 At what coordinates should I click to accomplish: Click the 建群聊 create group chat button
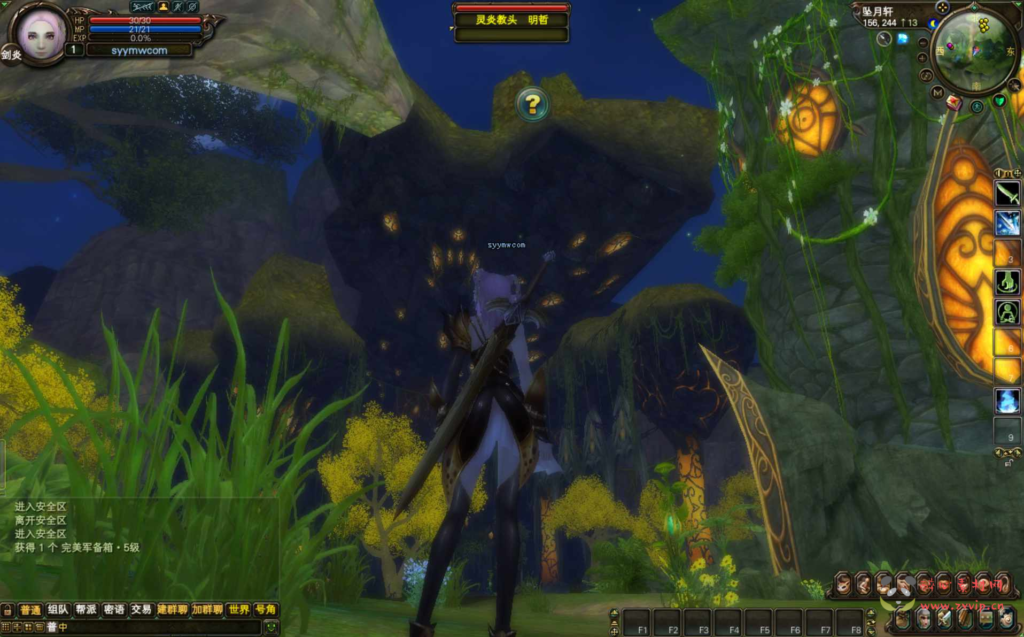[173, 609]
